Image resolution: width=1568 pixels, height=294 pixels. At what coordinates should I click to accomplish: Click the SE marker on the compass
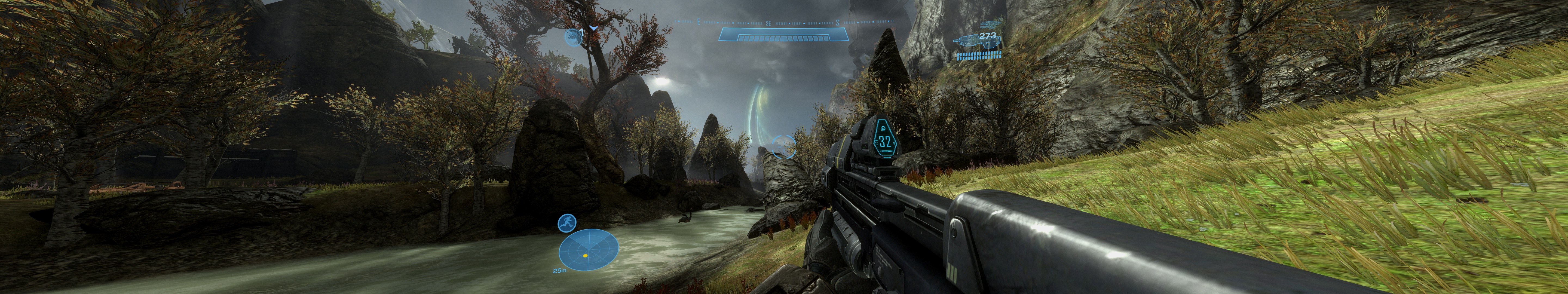pyautogui.click(x=768, y=23)
